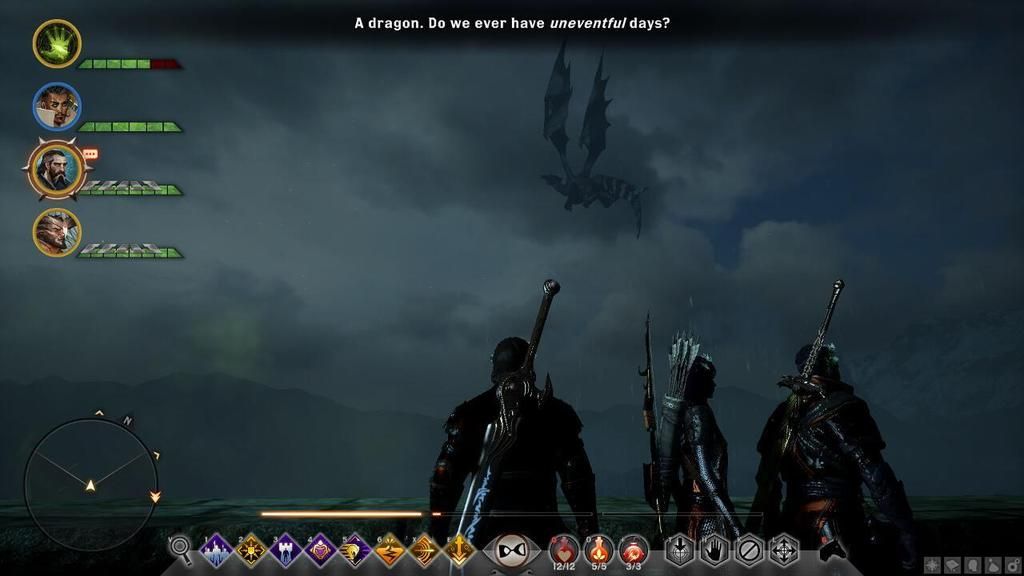The image size is (1024, 576).
Task: Switch to the mustached mage party portrait
Action: pos(57,107)
